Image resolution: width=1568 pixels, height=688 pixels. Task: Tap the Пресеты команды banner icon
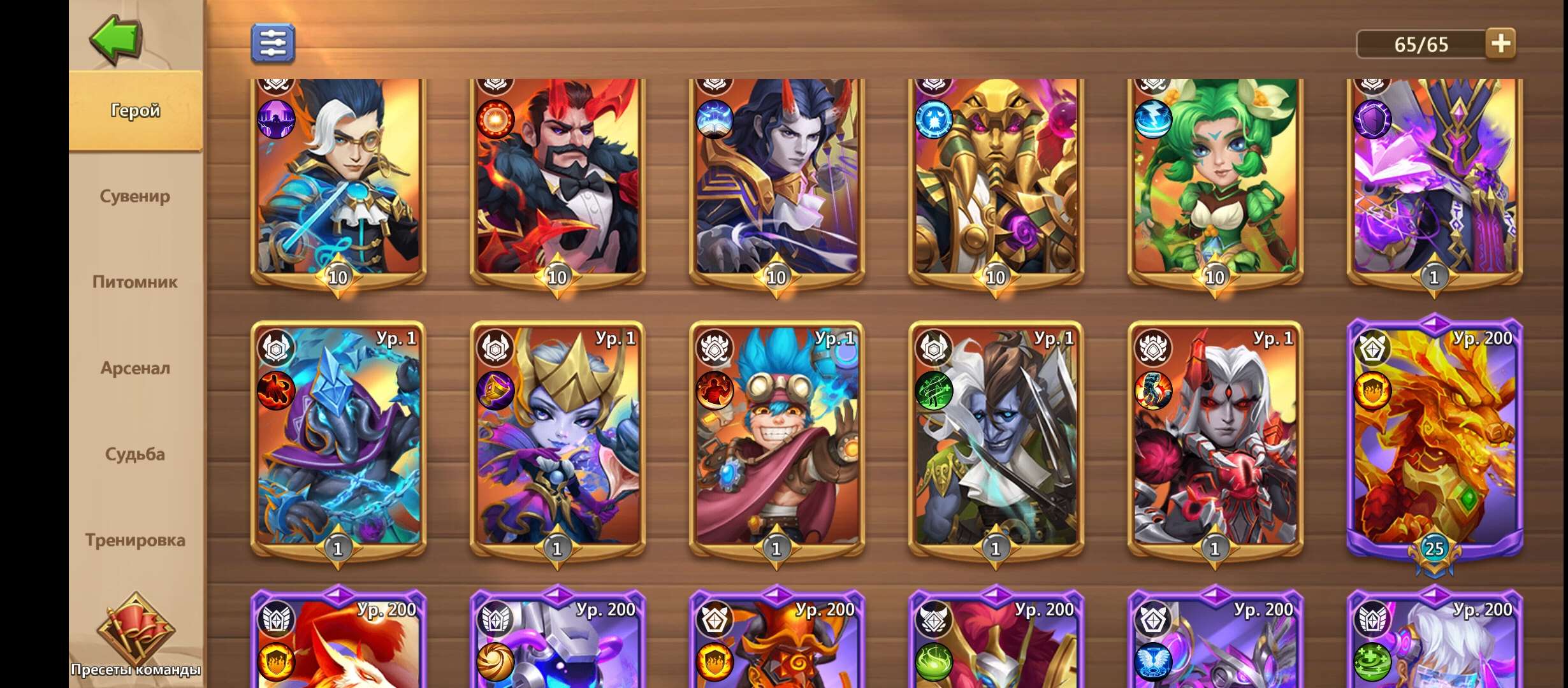click(x=136, y=627)
